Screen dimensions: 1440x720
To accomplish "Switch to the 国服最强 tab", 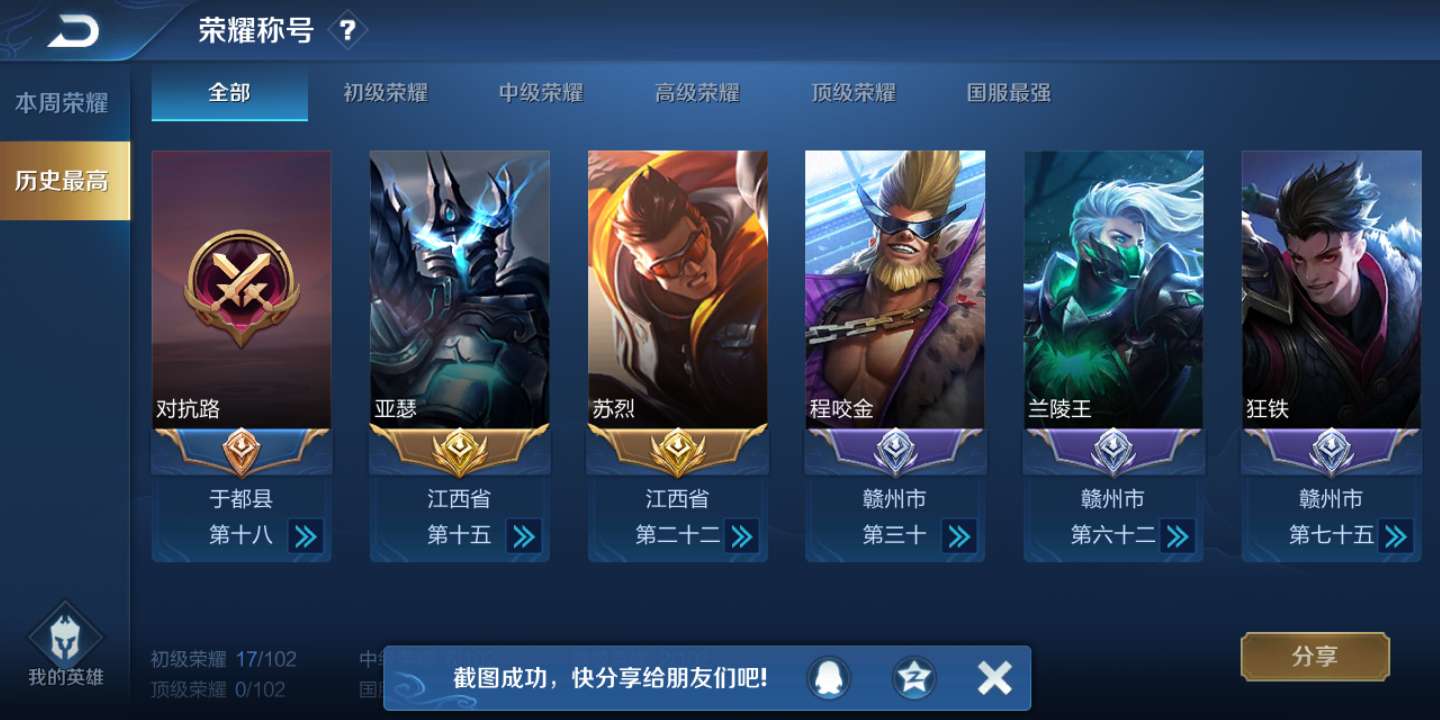I will coord(1005,92).
